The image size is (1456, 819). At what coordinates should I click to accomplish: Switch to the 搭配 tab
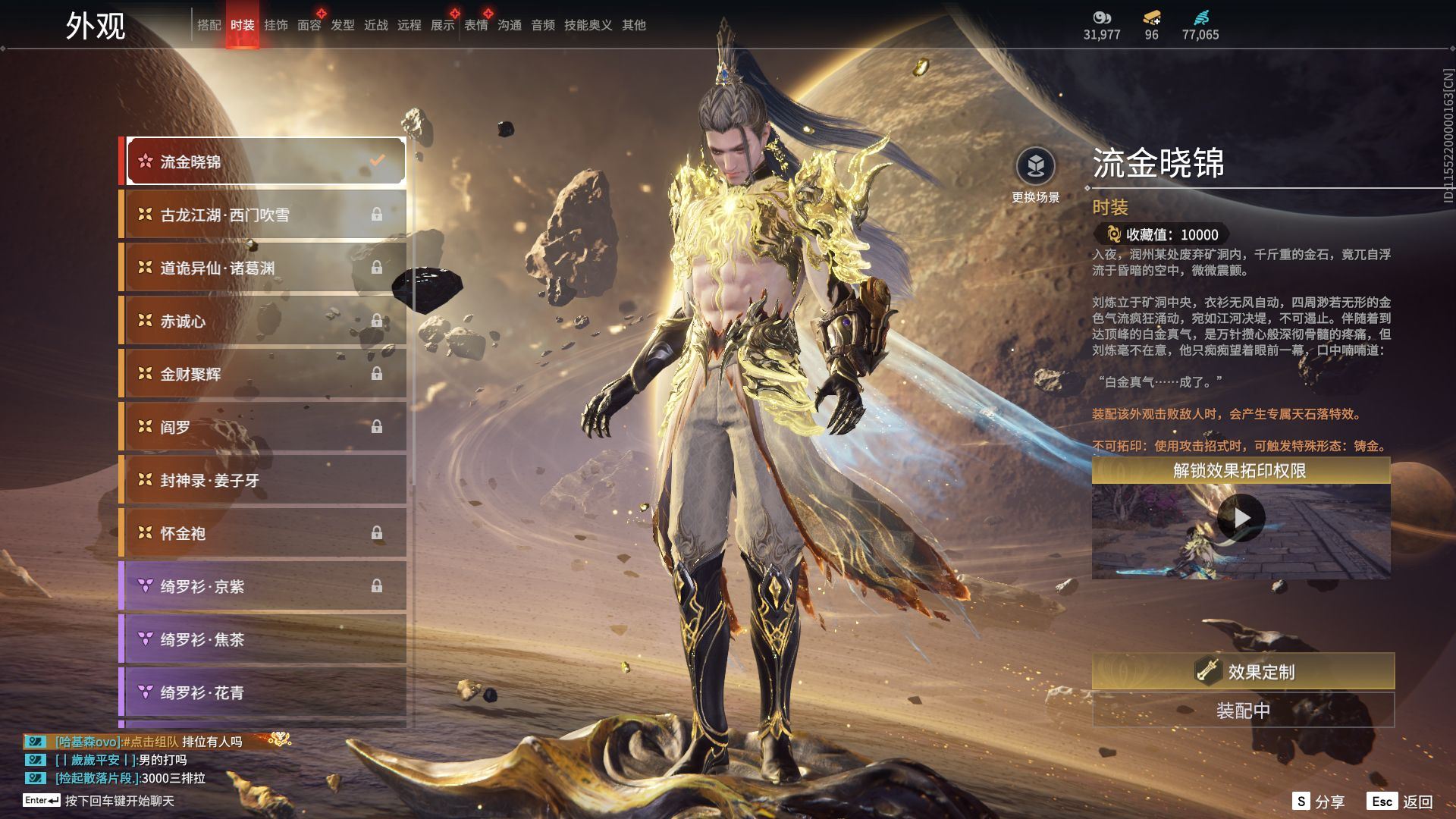pos(209,25)
